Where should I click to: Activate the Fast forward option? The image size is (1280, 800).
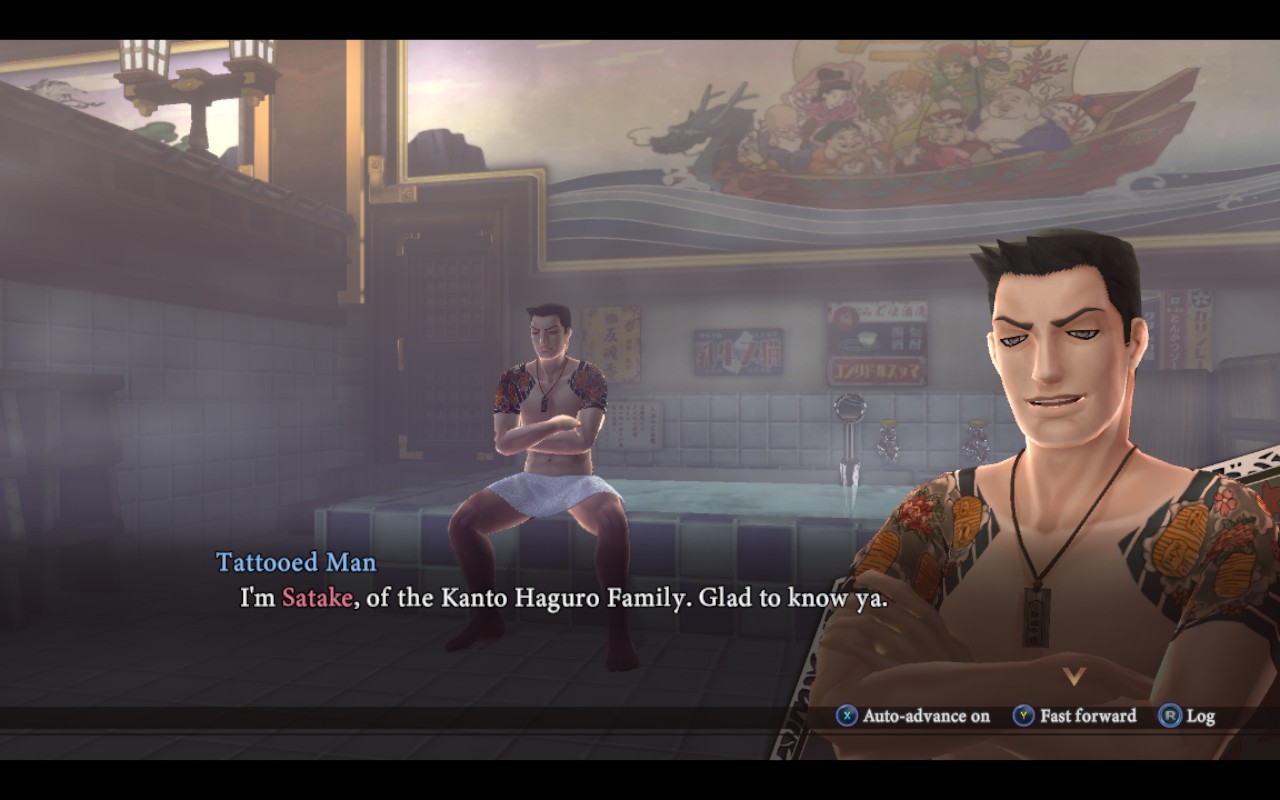[x=1075, y=716]
